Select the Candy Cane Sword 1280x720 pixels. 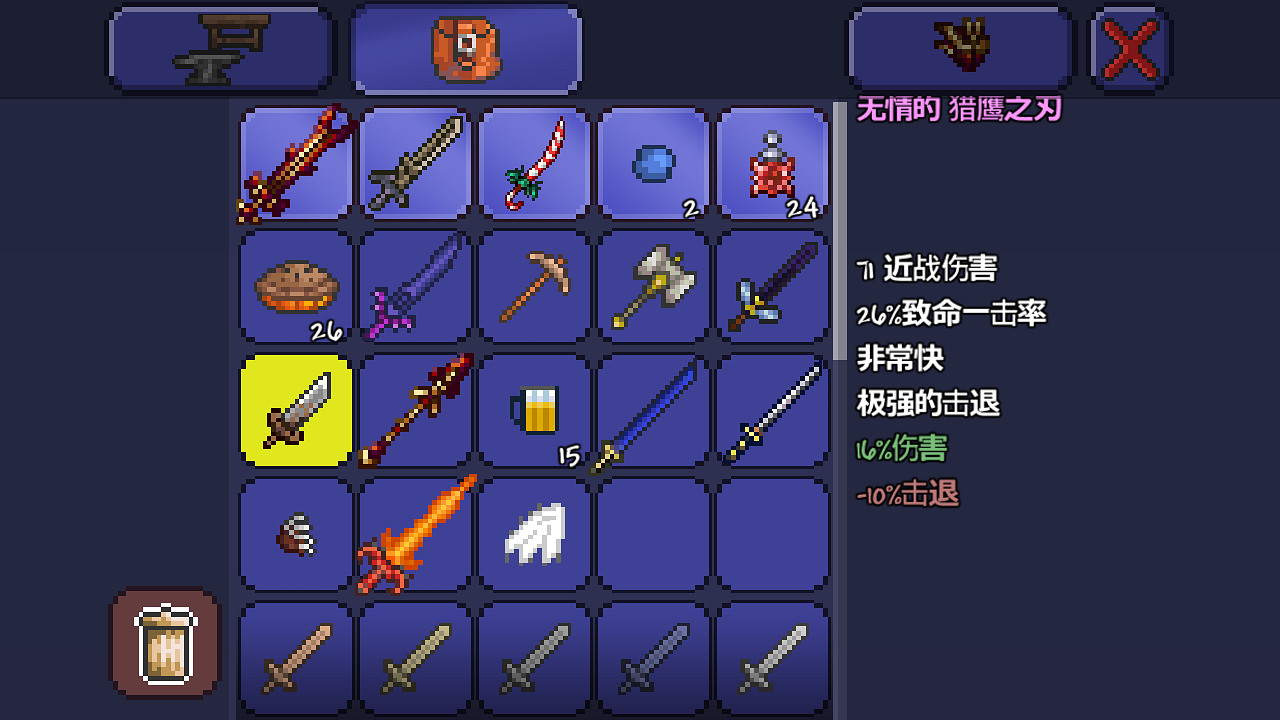533,163
